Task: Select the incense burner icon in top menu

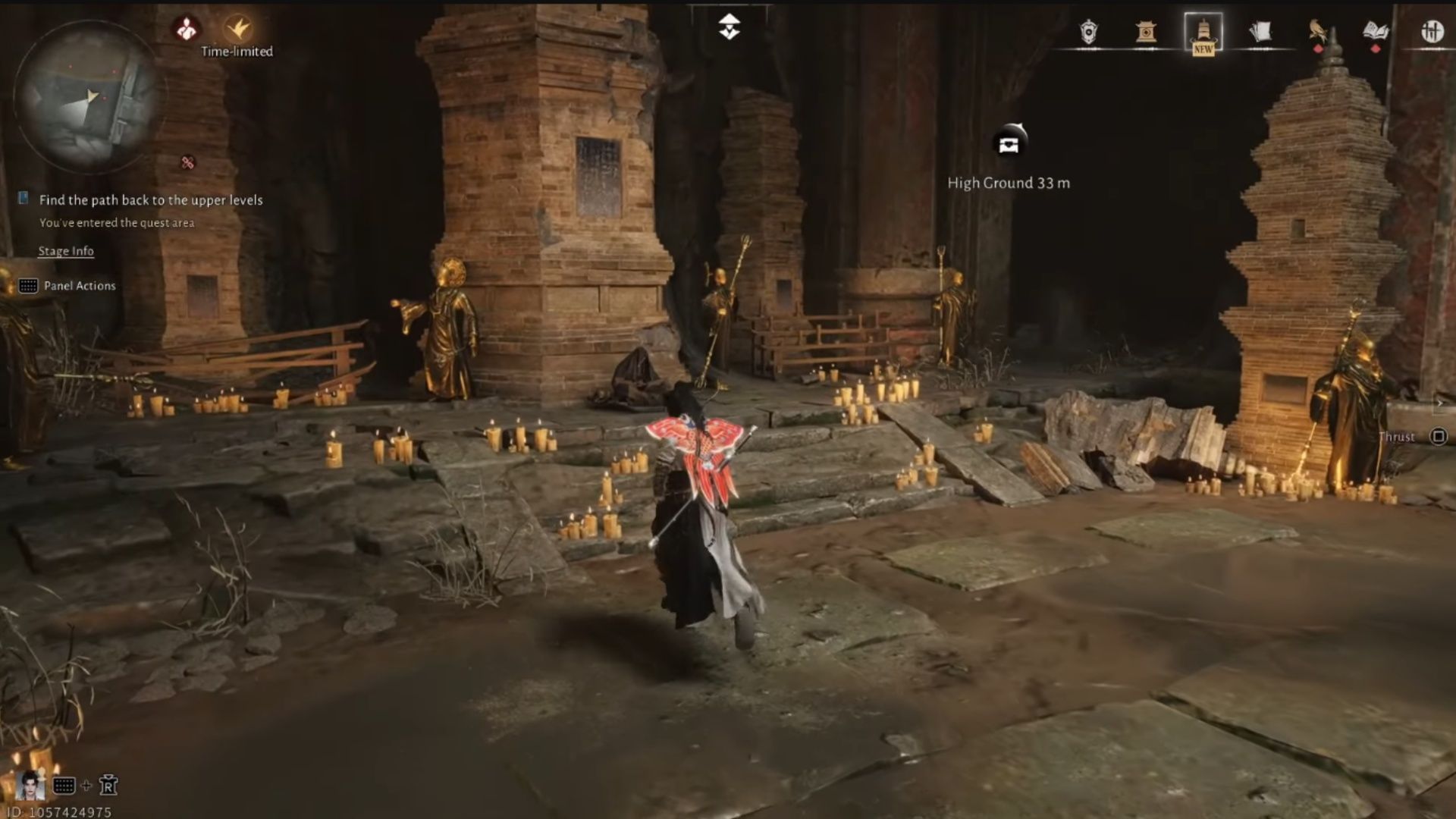Action: (1146, 32)
